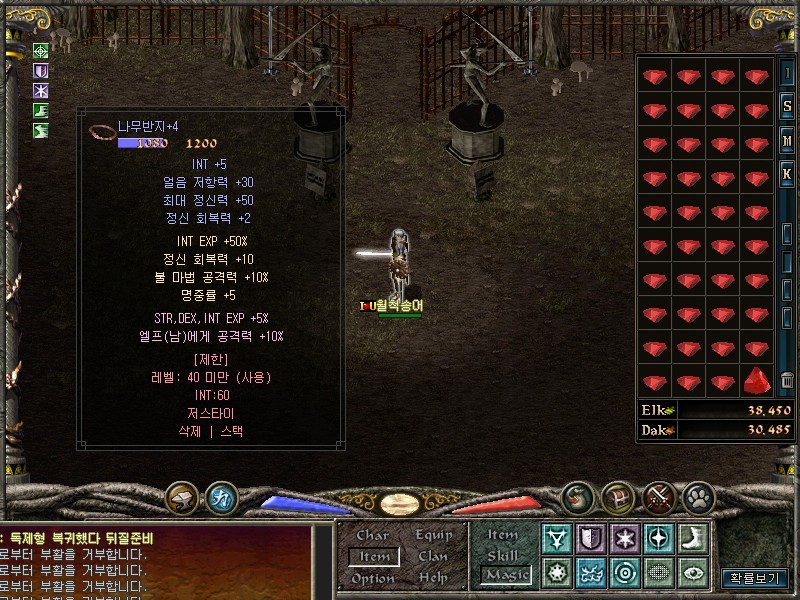Activate the boot spell icon
The width and height of the screenshot is (800, 600).
tap(692, 539)
